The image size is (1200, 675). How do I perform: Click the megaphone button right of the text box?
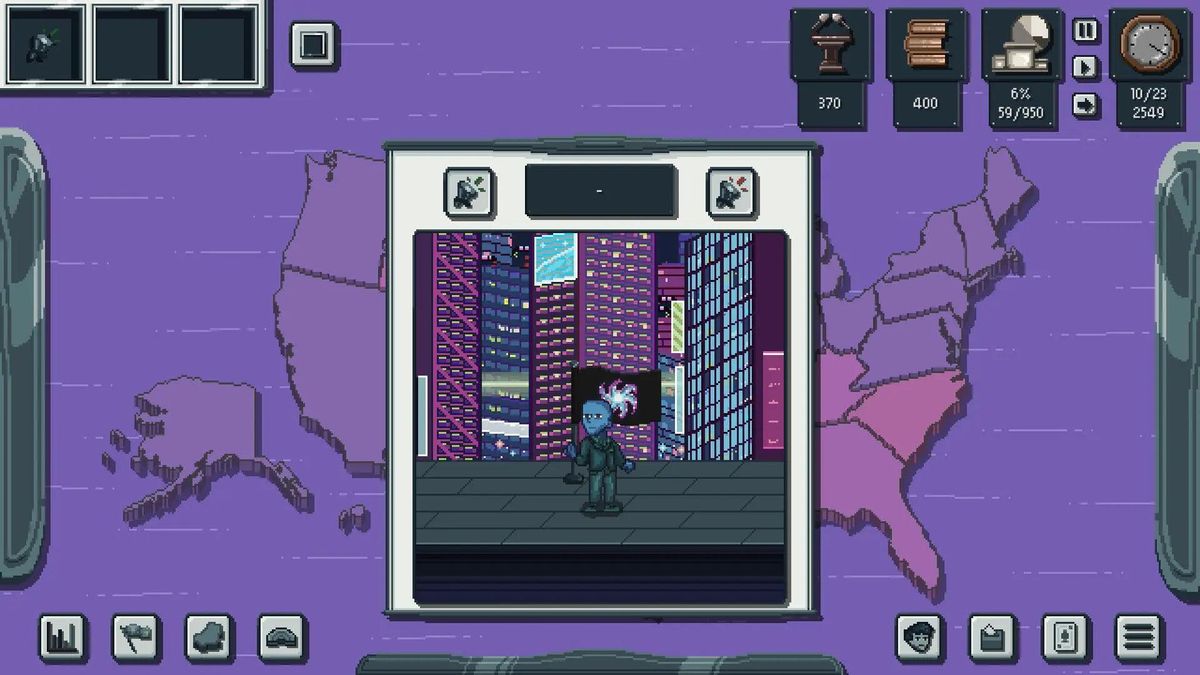731,192
